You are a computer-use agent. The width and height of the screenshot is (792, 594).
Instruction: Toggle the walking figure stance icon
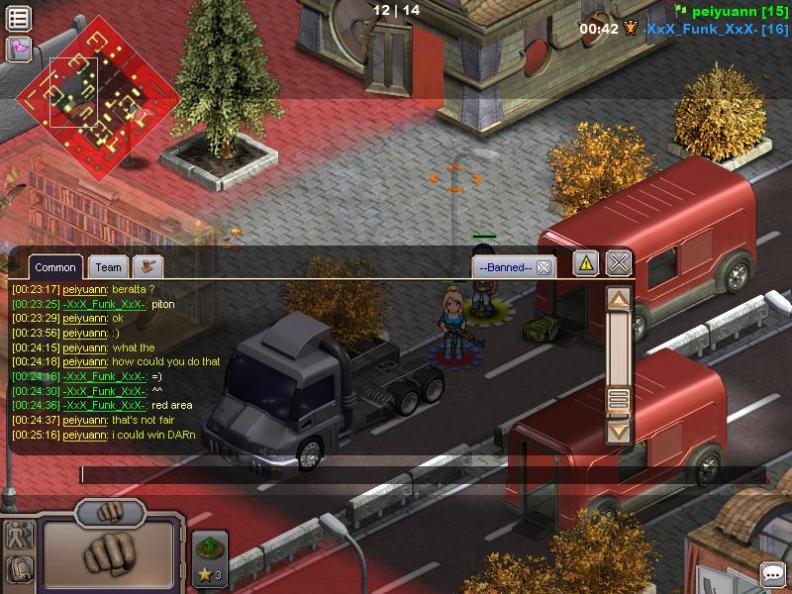20,535
